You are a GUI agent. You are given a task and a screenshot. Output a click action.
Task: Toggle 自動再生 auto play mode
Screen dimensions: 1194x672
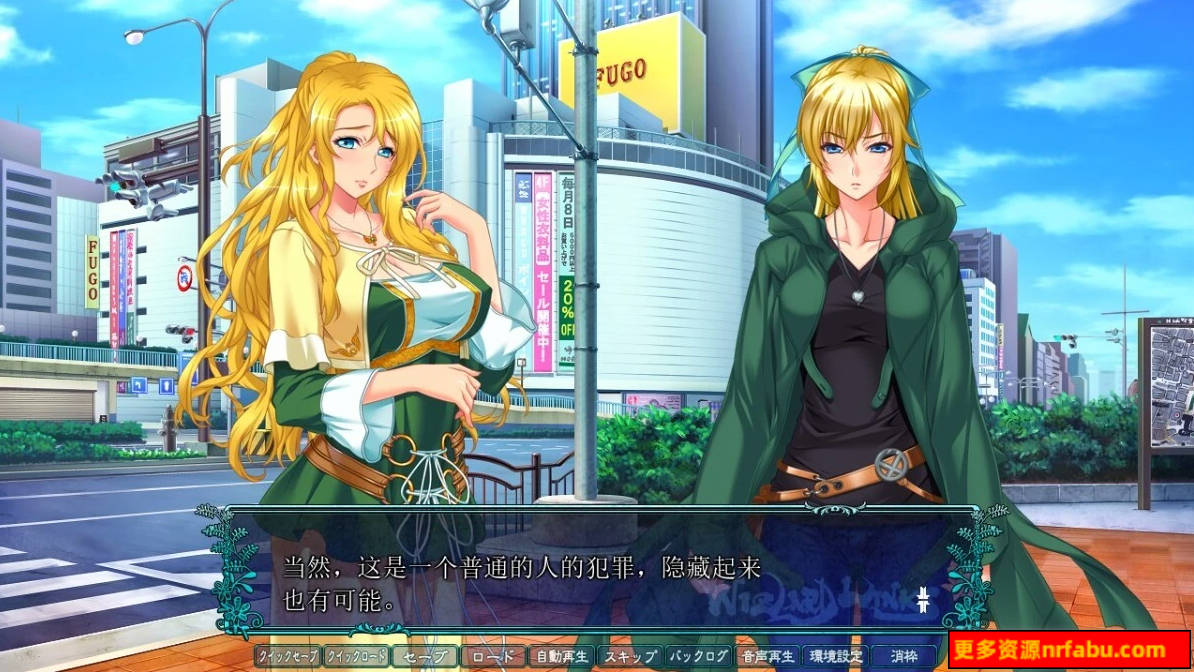pyautogui.click(x=561, y=657)
